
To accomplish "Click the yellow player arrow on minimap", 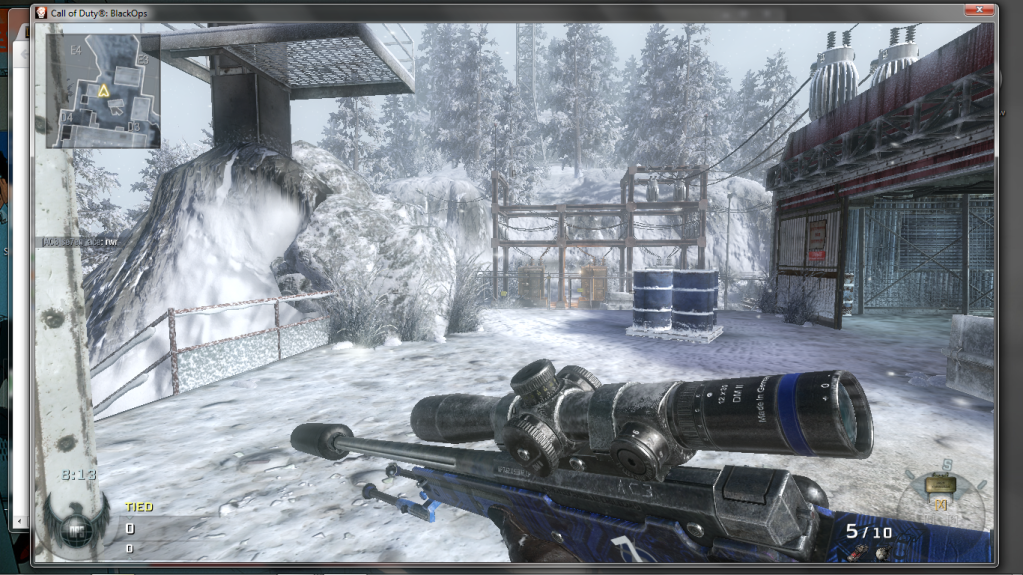I will (103, 91).
